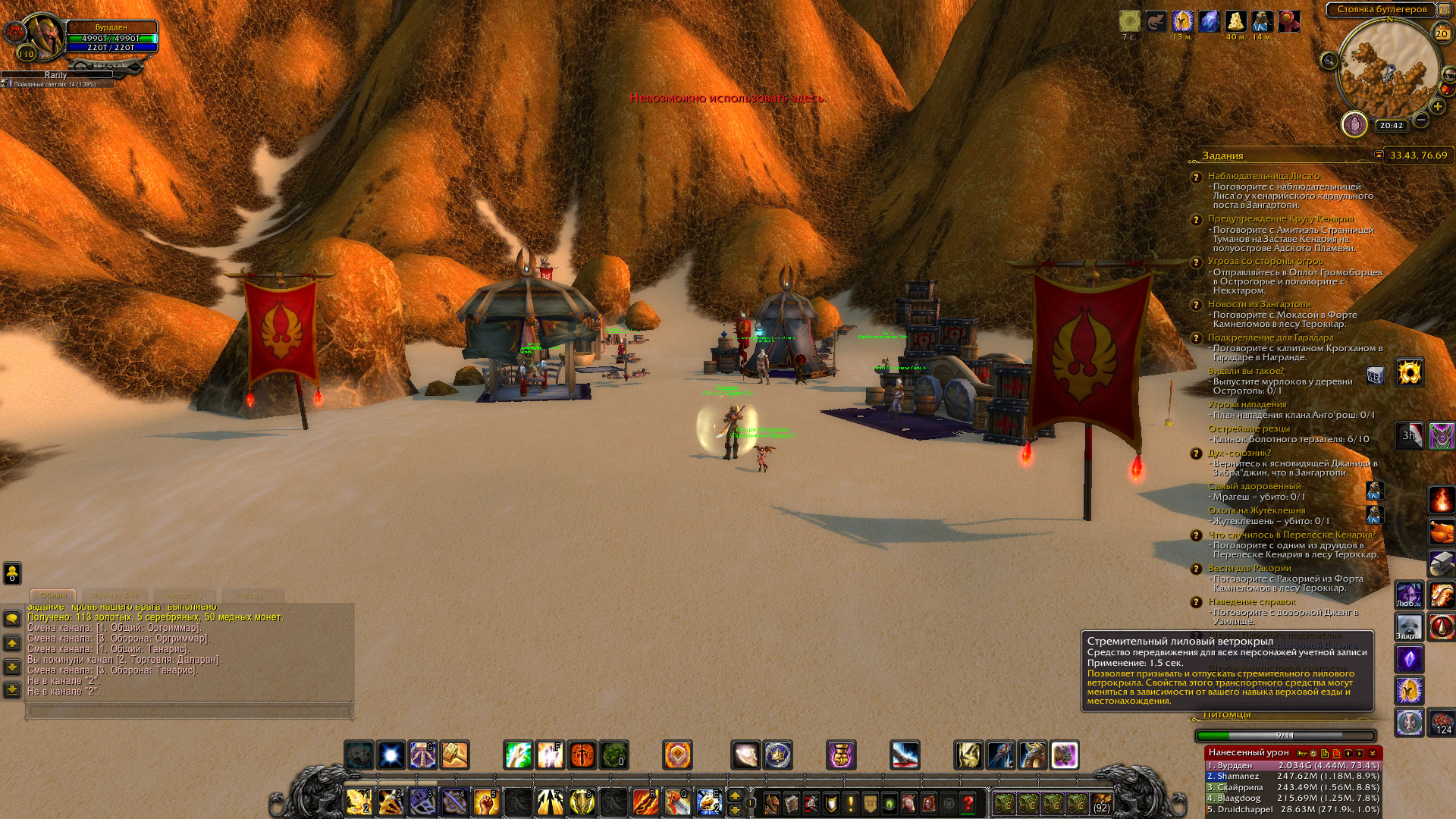Open the chat menu speech bubble button
The width and height of the screenshot is (1456, 819).
[x=12, y=619]
